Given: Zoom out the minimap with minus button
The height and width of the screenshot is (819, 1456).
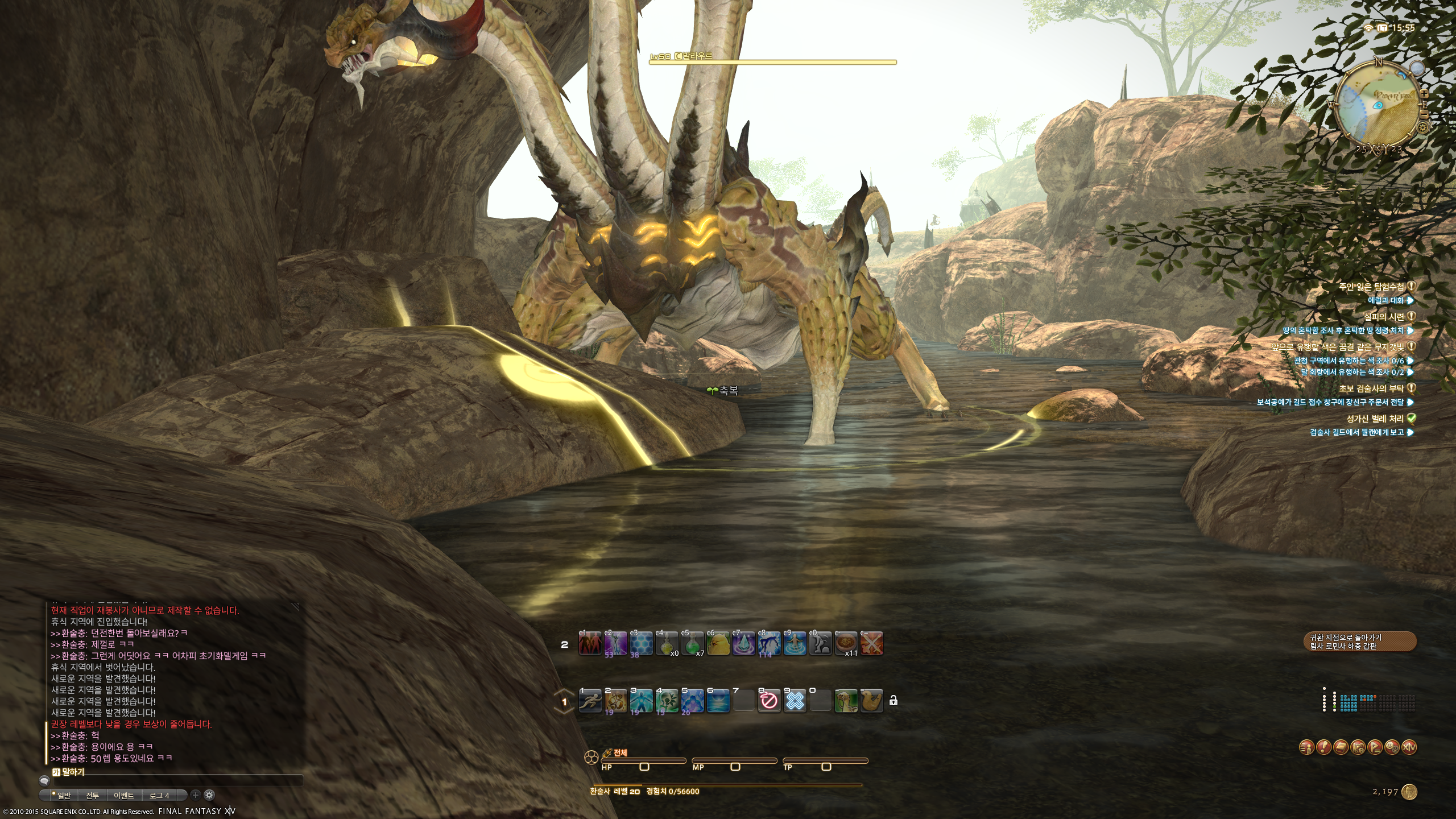Looking at the screenshot, I should coord(1424,113).
